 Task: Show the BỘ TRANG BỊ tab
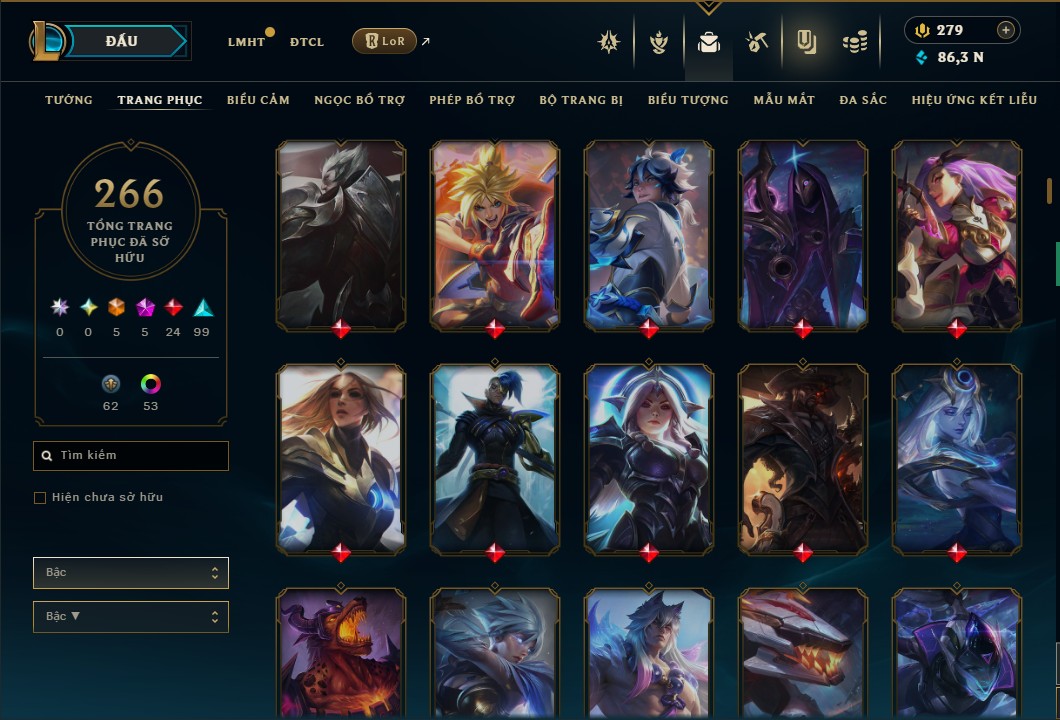(x=581, y=100)
